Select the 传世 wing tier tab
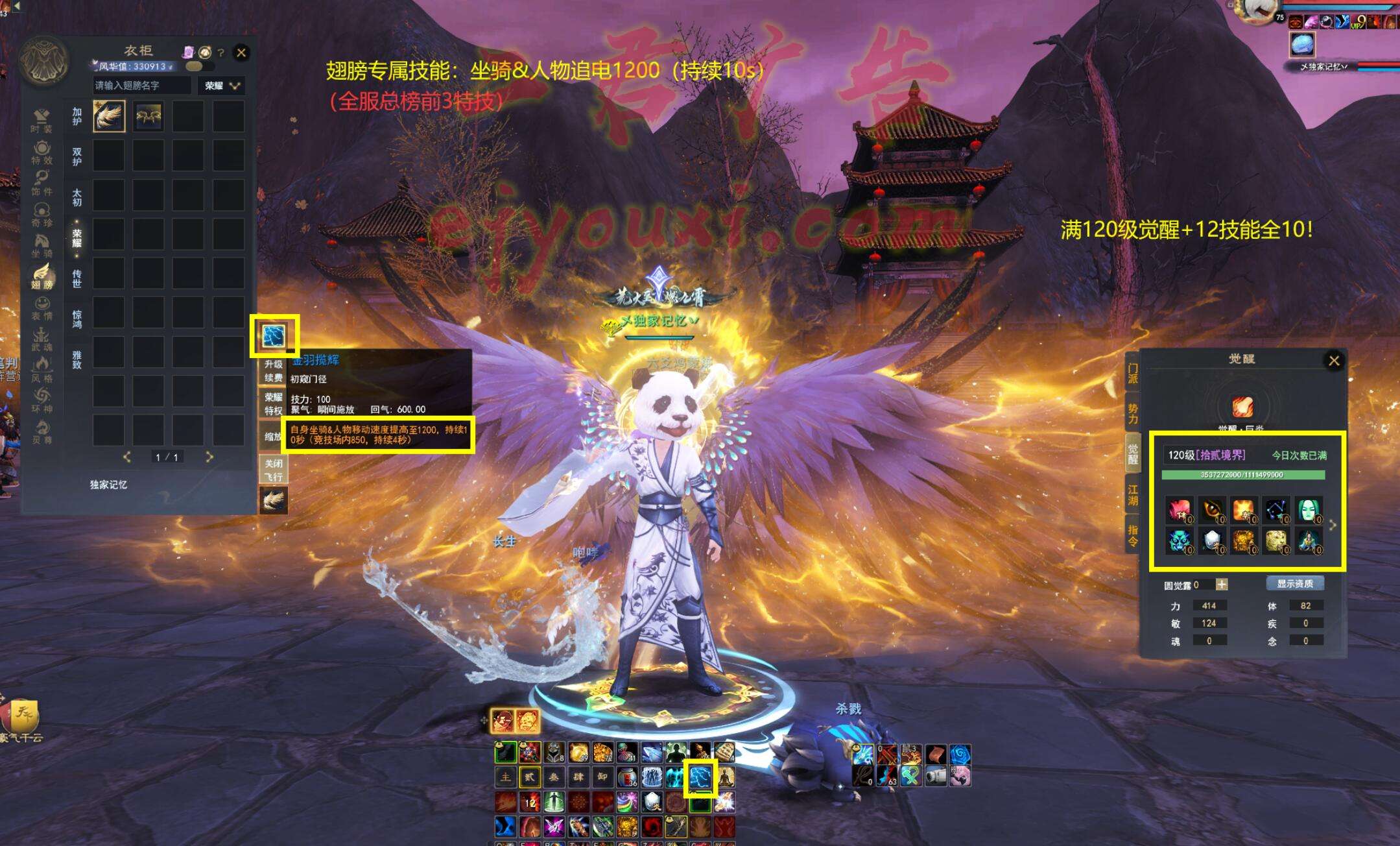 coord(77,278)
